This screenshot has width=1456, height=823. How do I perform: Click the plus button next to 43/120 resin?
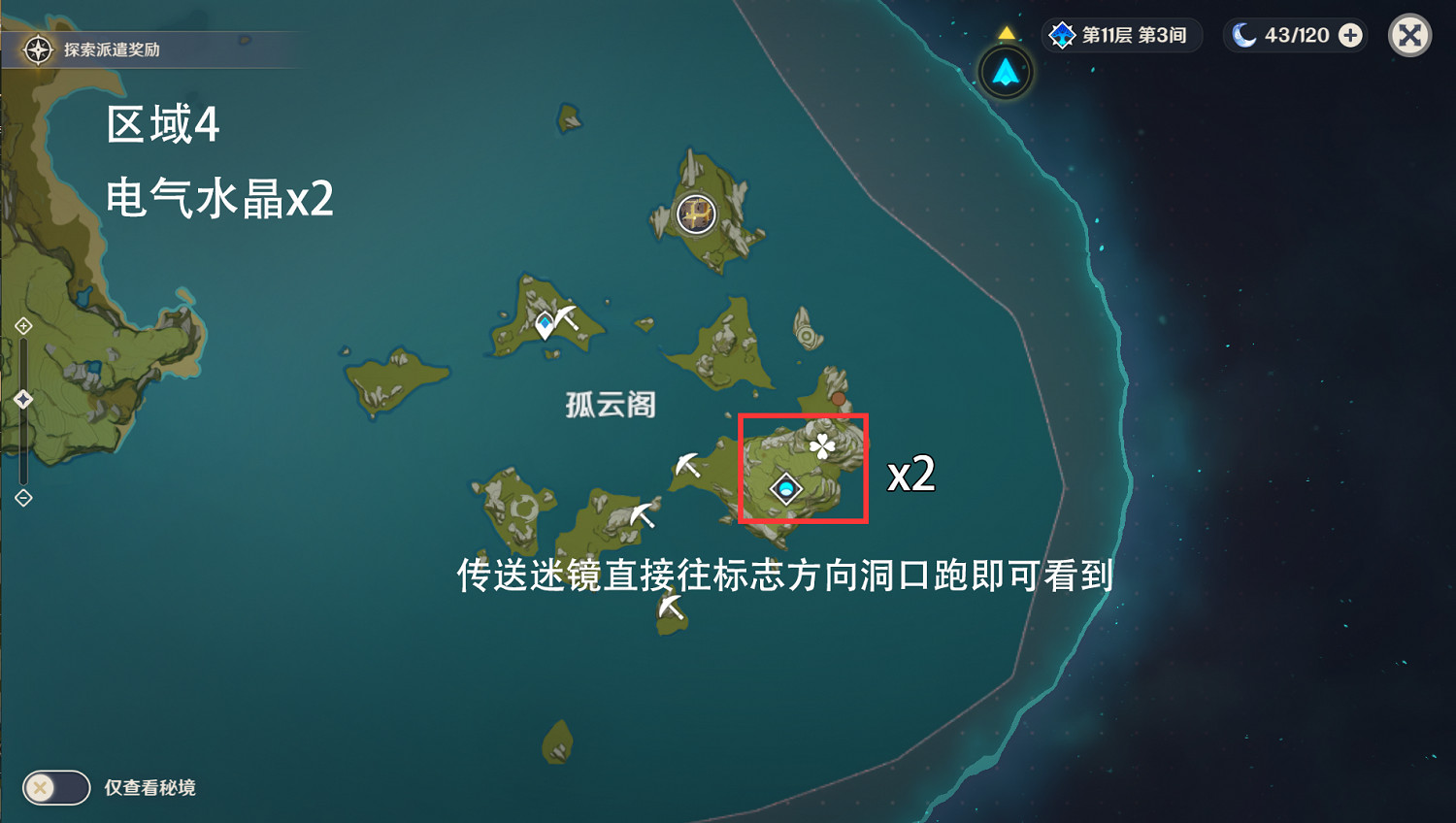pos(1350,35)
